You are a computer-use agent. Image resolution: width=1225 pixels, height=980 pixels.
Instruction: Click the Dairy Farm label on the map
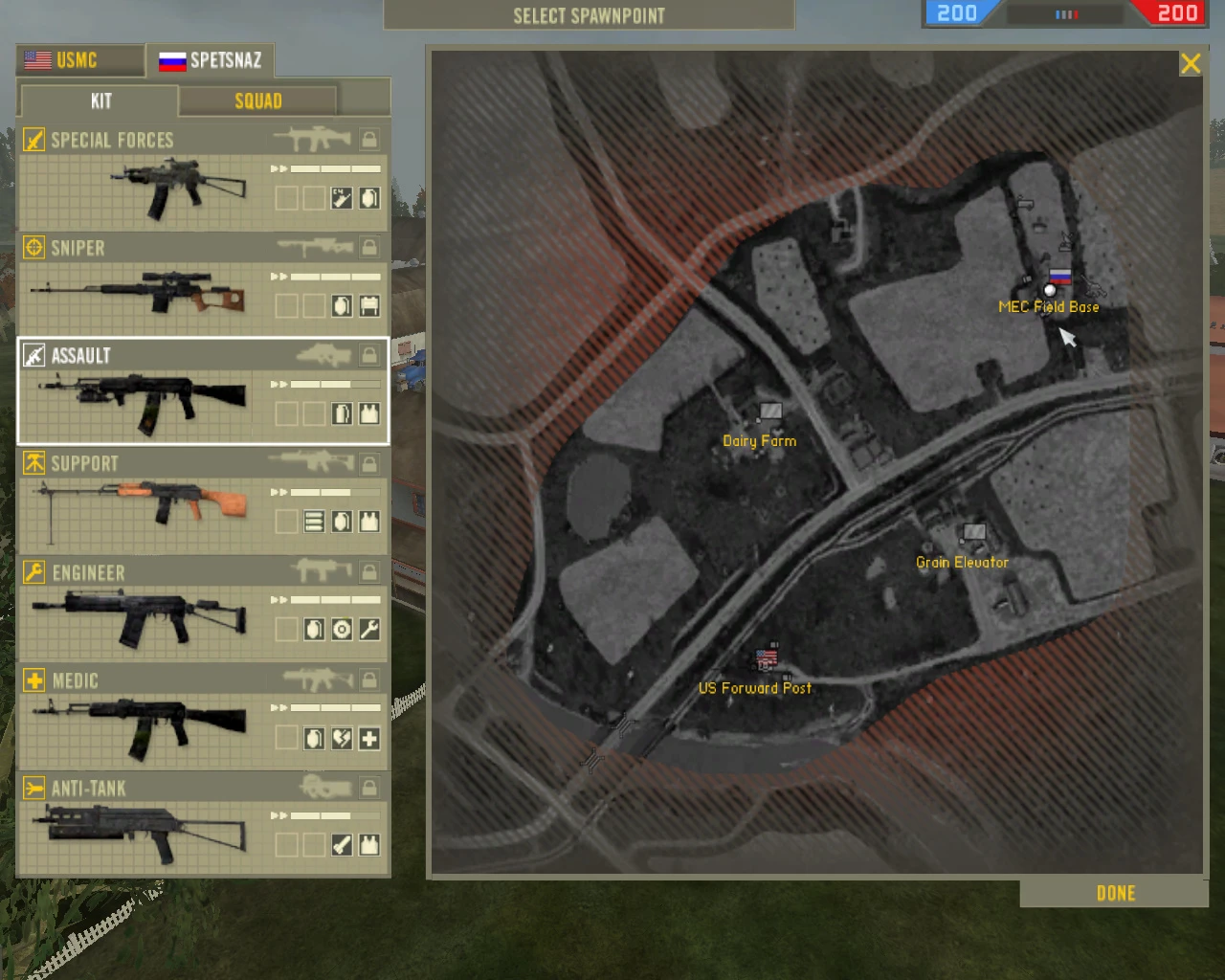point(760,440)
